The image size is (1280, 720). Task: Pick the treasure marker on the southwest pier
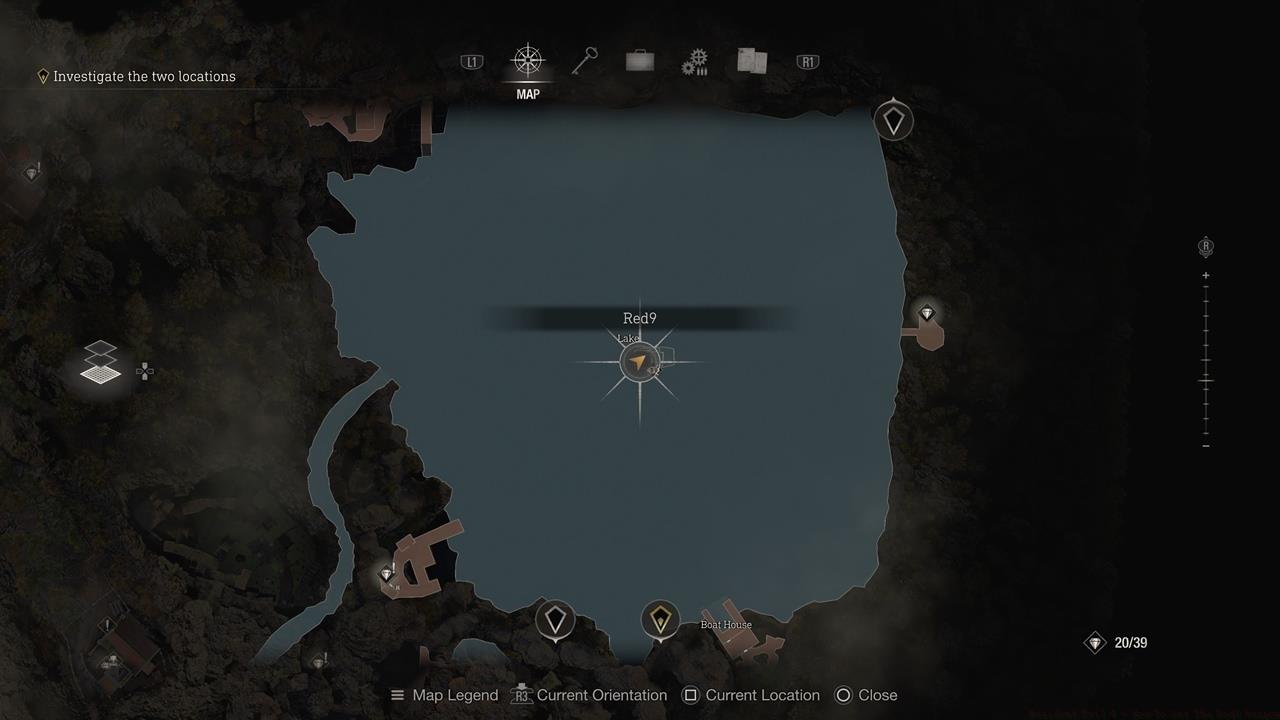pos(387,574)
